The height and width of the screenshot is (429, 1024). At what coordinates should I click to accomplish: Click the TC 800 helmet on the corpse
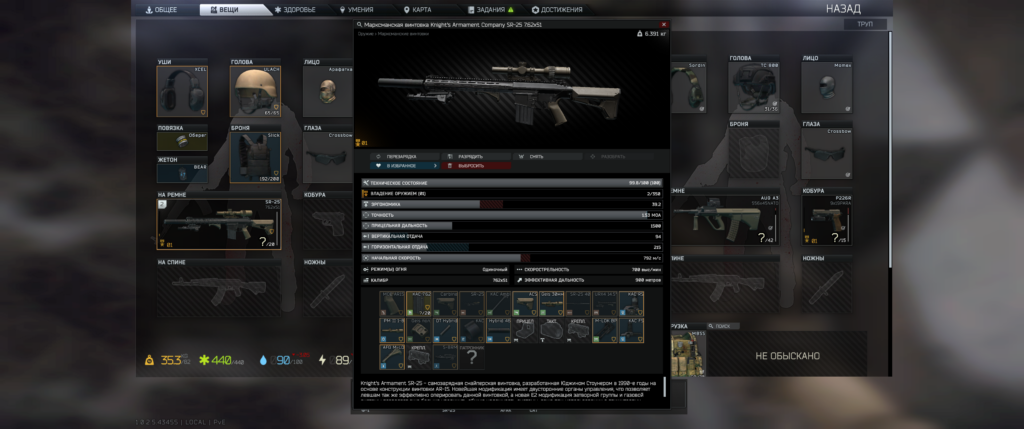pos(754,88)
